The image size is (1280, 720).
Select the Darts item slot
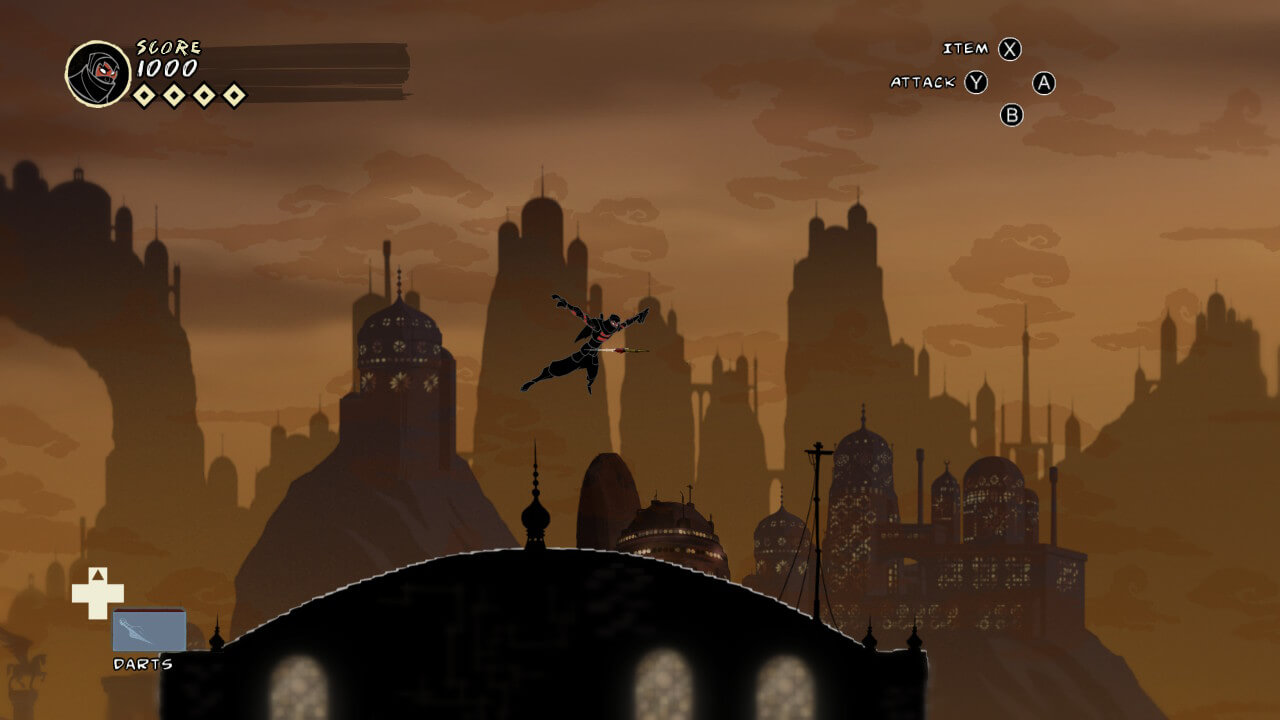[x=149, y=631]
